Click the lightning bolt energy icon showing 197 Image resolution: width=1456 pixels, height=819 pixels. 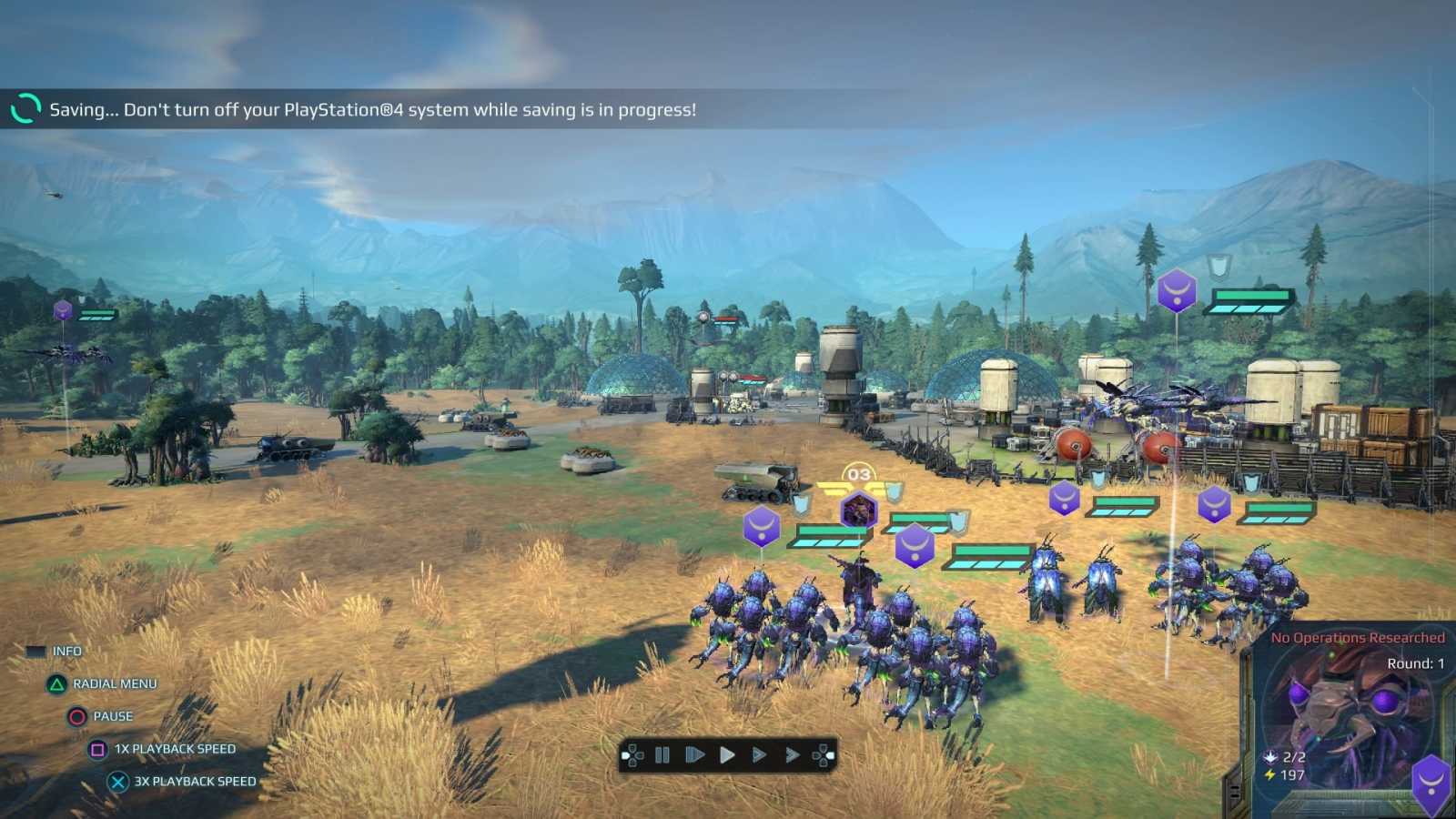1269,774
